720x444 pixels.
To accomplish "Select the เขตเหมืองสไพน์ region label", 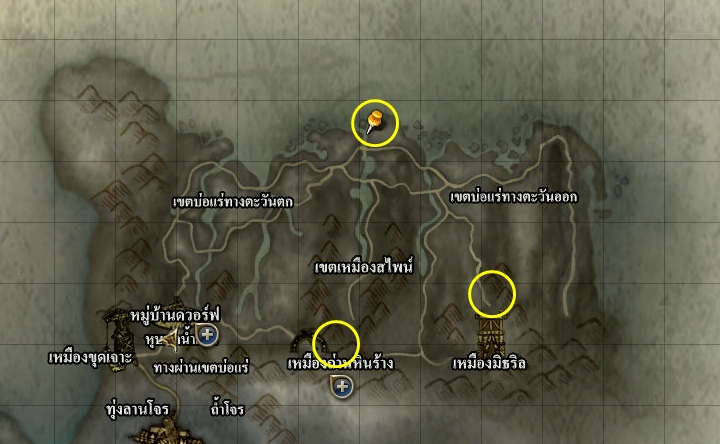I will click(x=363, y=268).
